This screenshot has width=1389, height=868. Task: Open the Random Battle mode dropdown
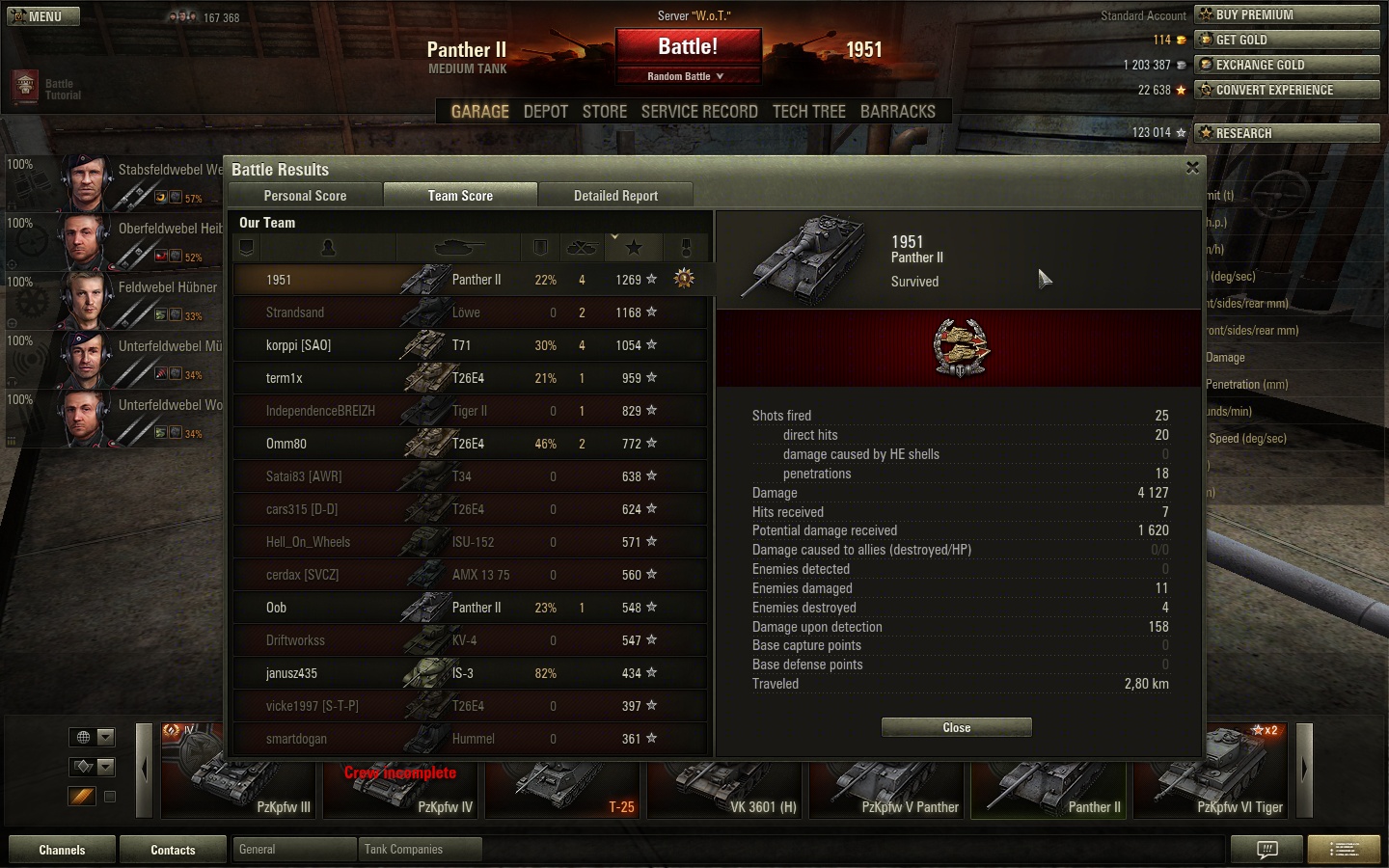point(686,76)
